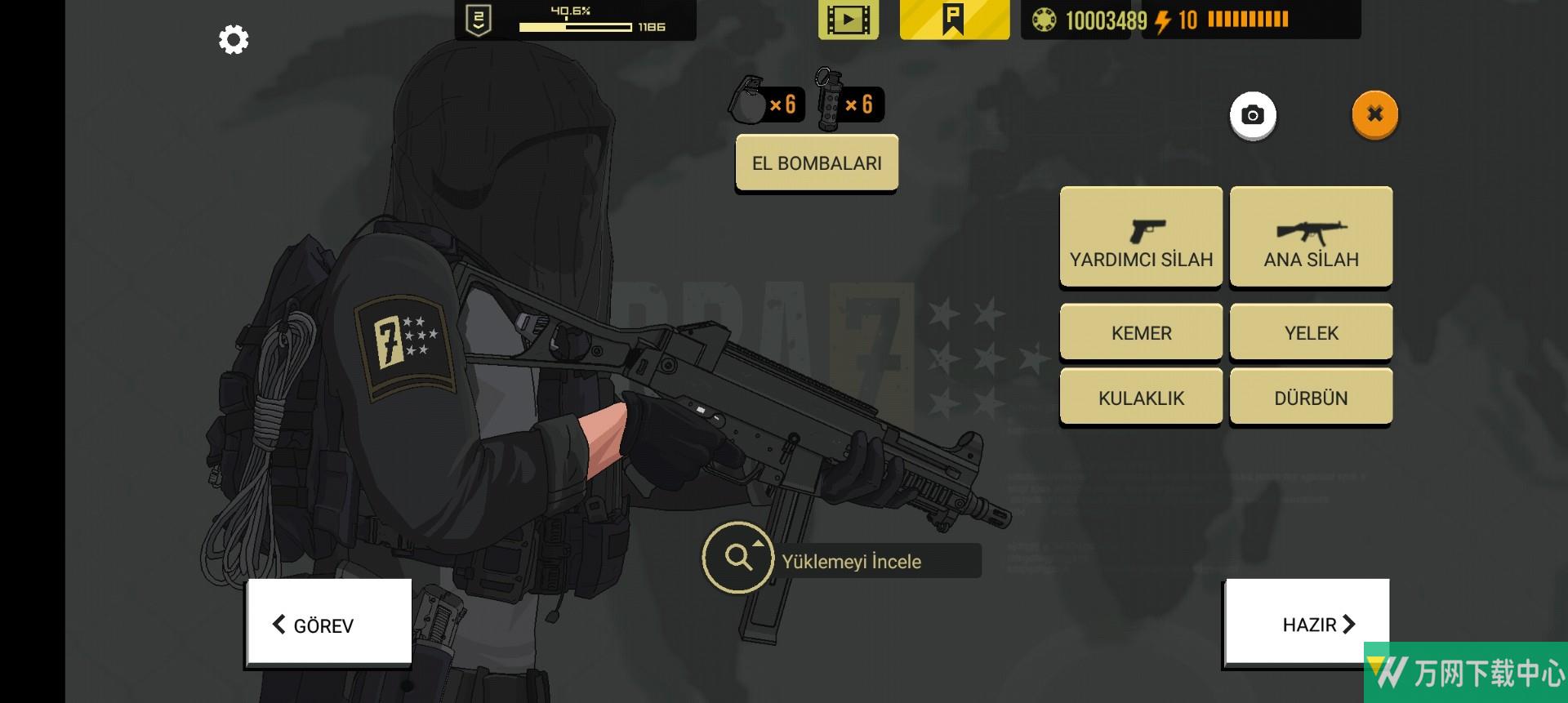1568x703 pixels.
Task: Open the yellow flag pass button
Action: point(954,20)
